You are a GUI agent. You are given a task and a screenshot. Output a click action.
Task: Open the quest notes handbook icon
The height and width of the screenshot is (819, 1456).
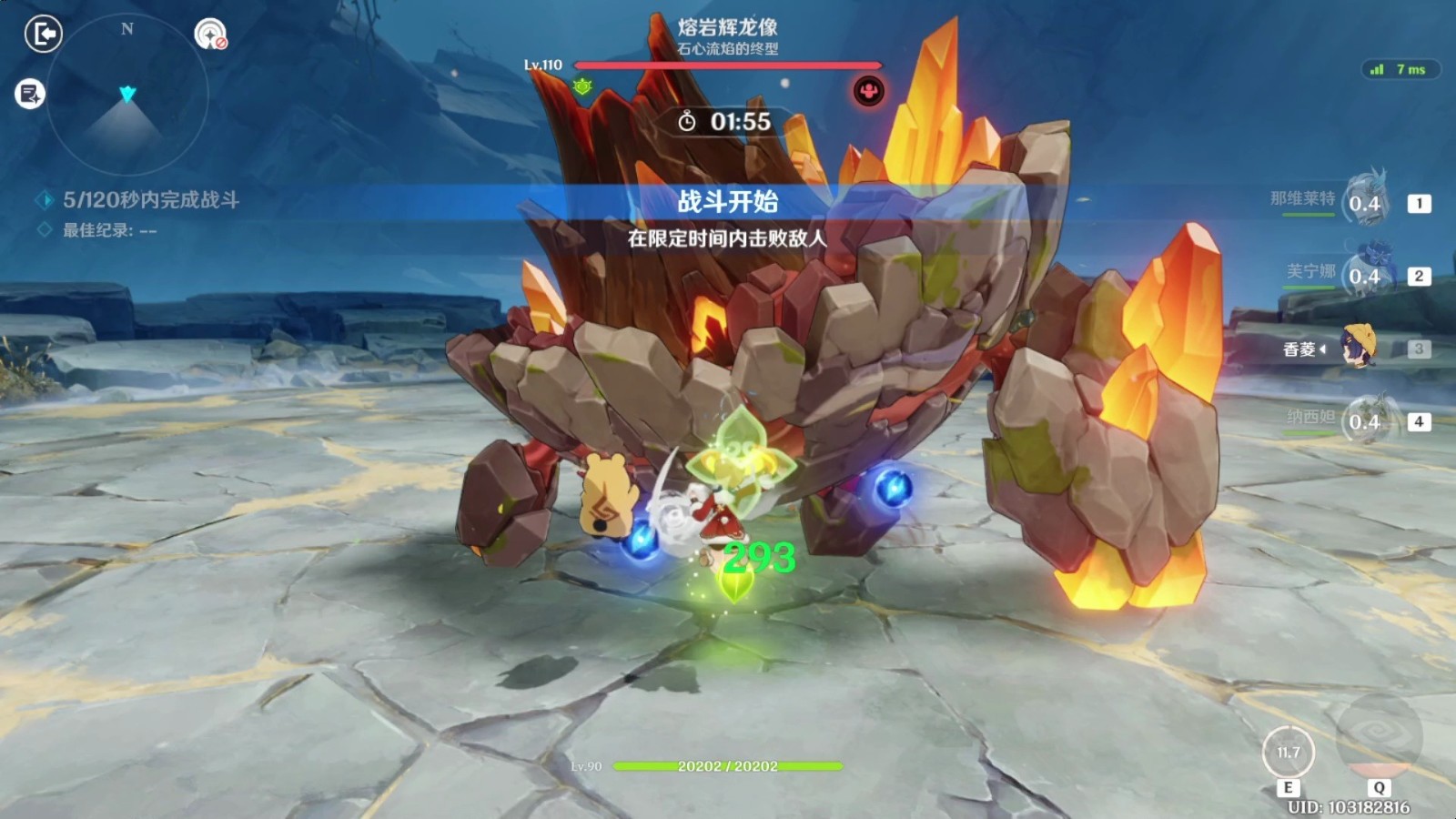28,91
